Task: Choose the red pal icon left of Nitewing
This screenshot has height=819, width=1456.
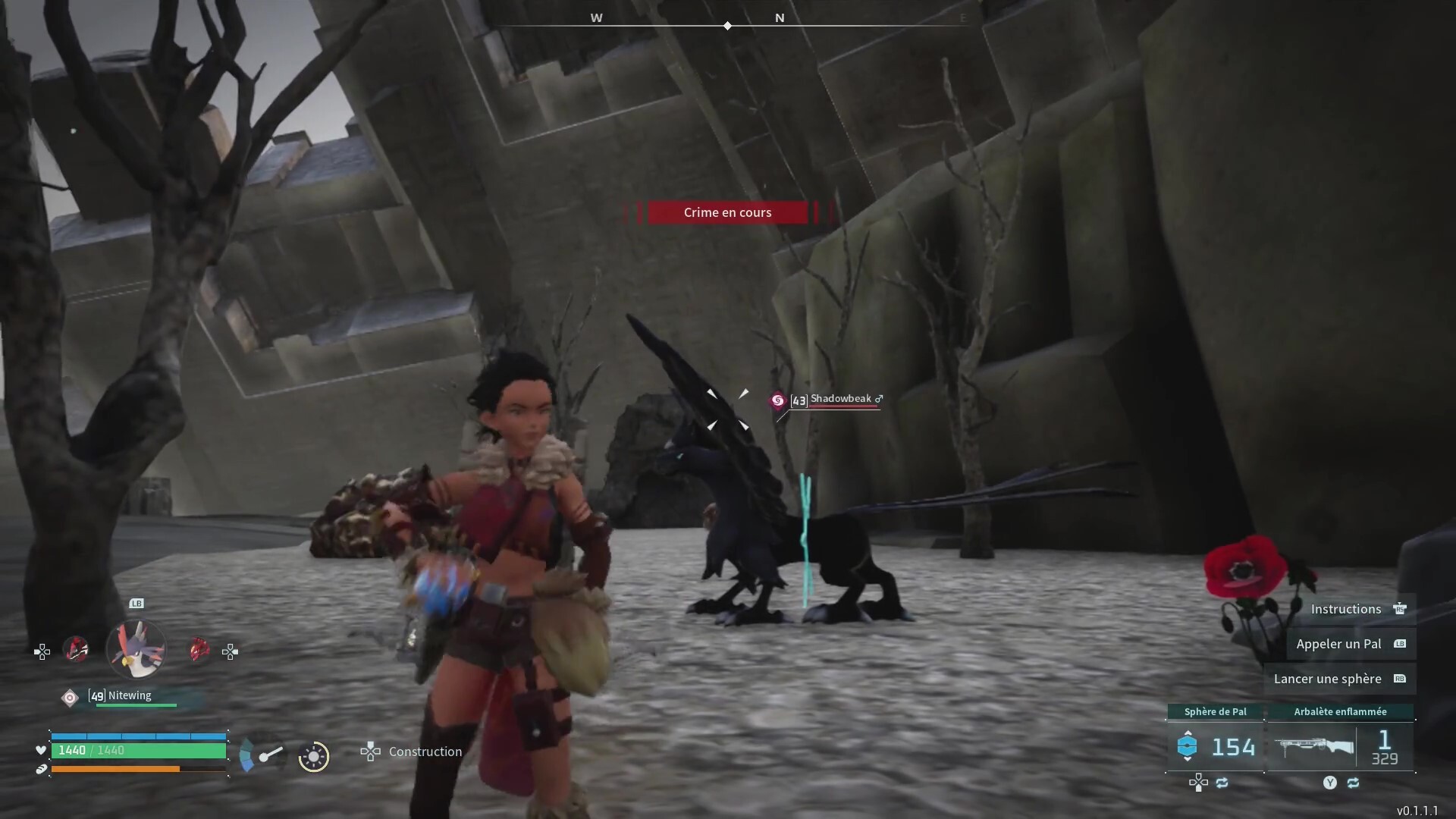Action: pyautogui.click(x=76, y=650)
